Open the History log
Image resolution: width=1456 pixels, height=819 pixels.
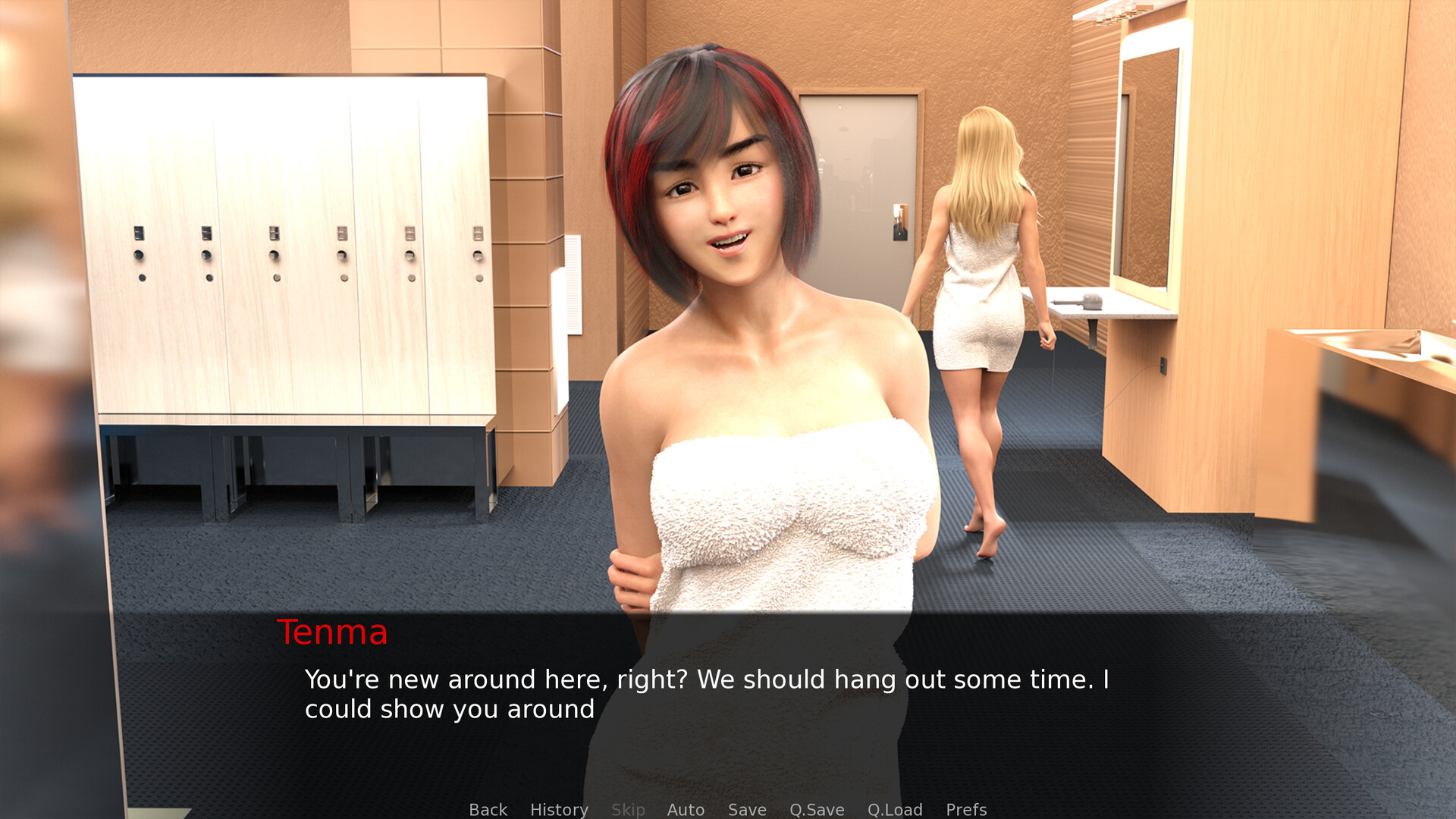pyautogui.click(x=558, y=809)
